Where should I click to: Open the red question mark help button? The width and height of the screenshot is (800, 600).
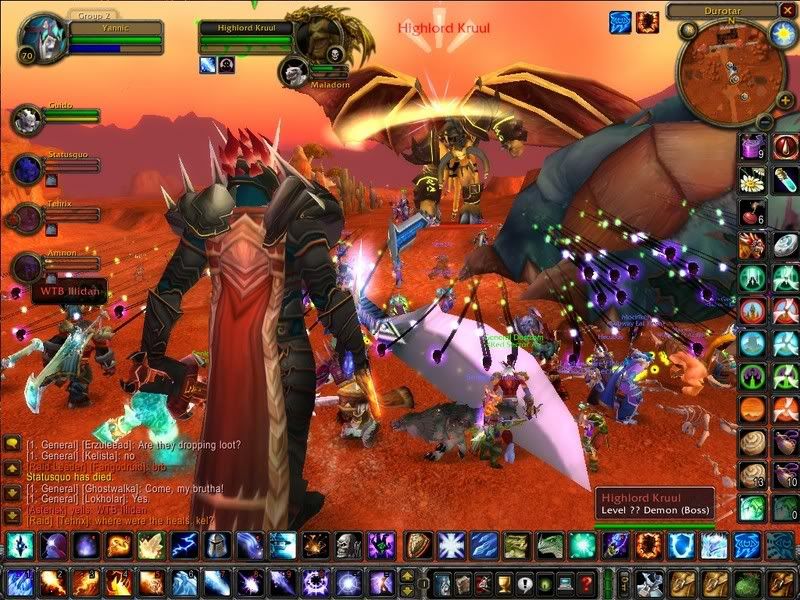tap(588, 583)
